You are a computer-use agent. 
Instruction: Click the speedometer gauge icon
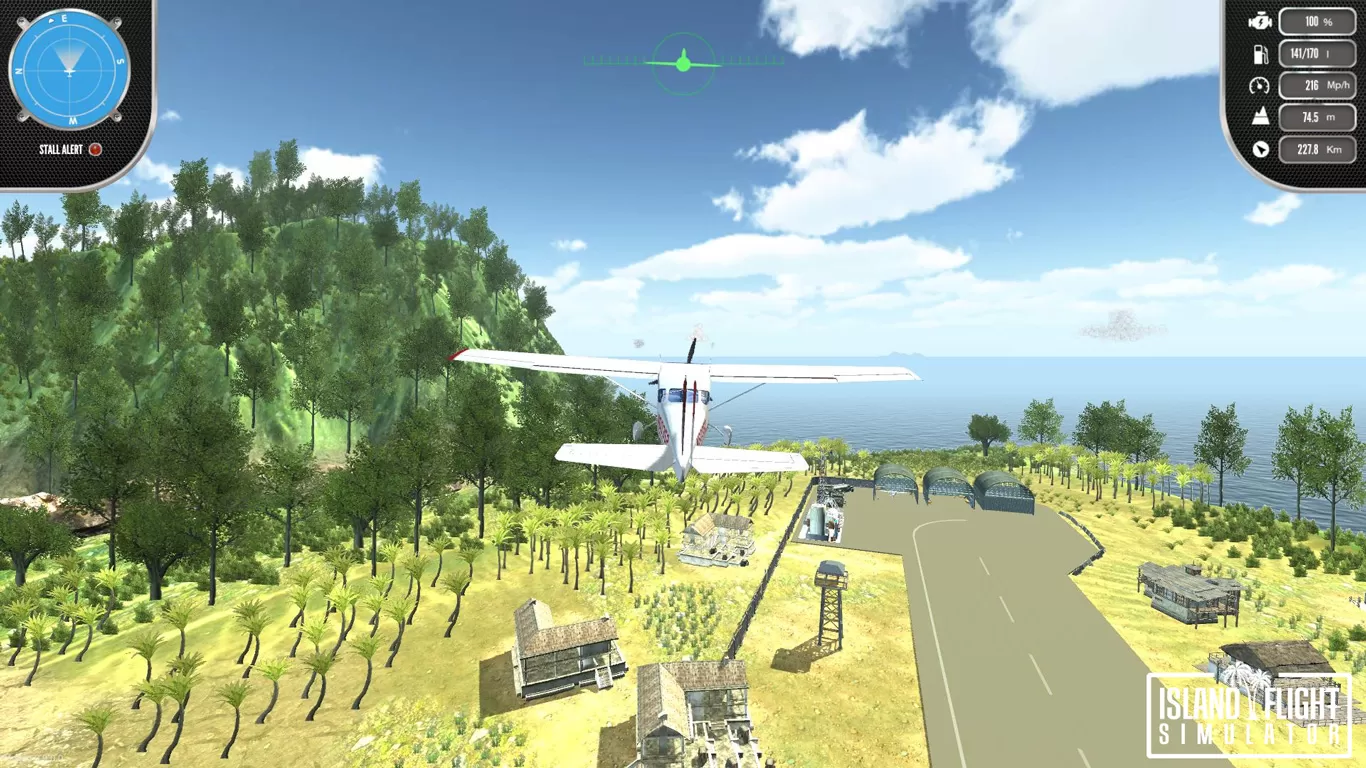[1261, 85]
